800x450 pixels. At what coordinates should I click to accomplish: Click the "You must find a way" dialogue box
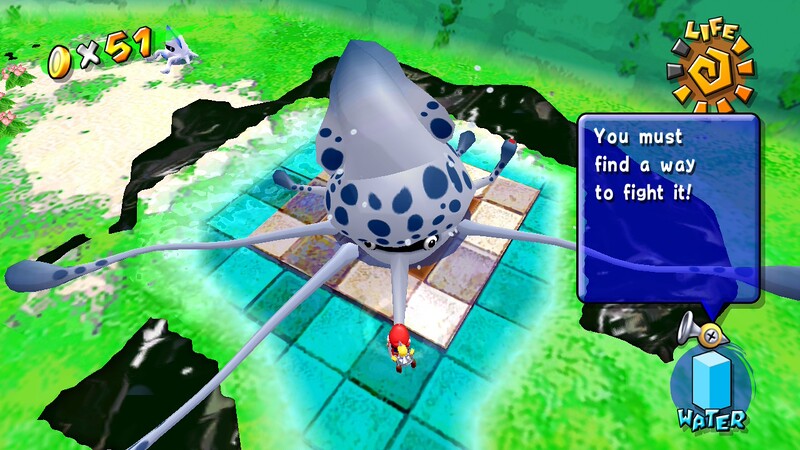point(668,208)
